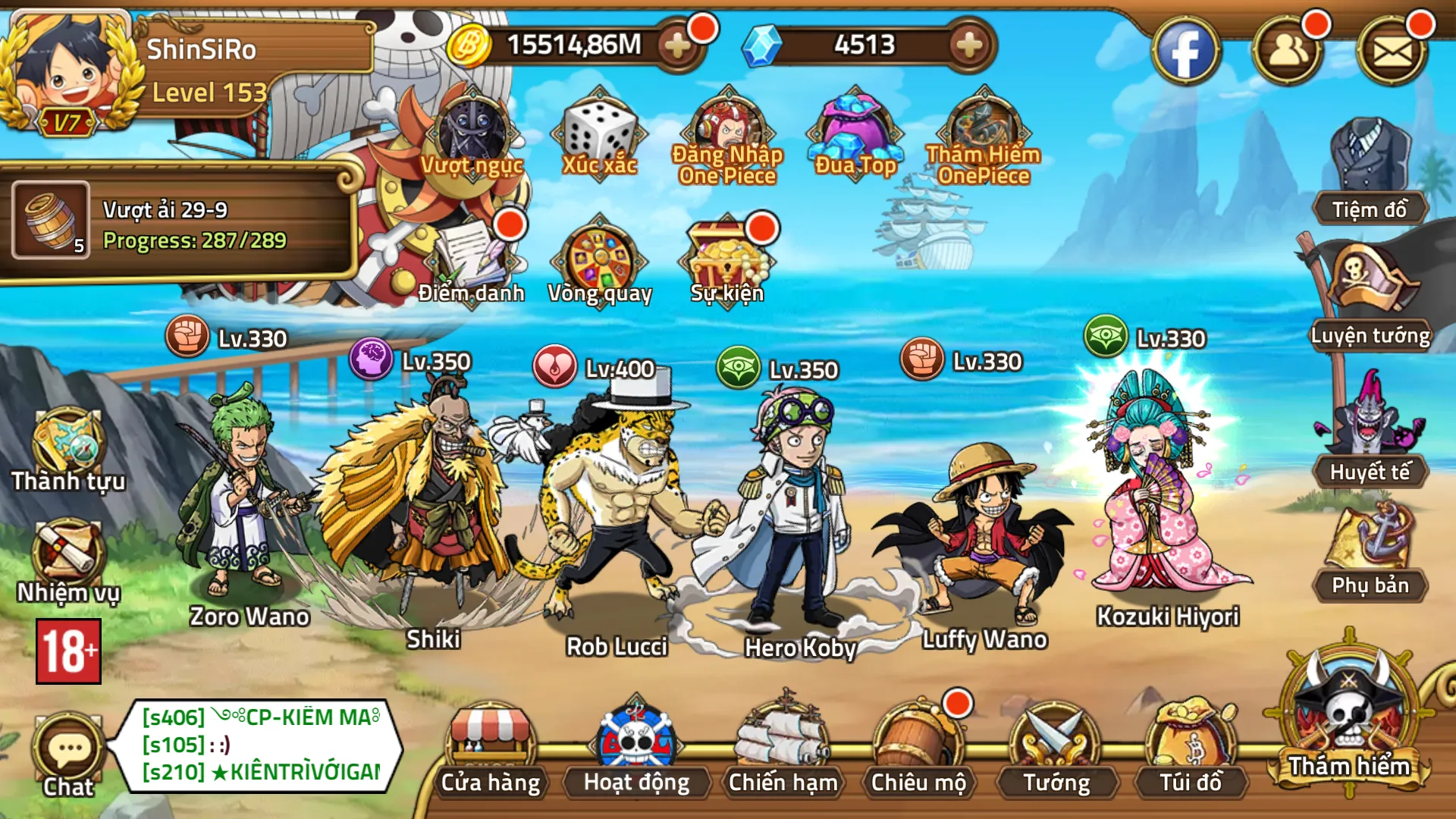The height and width of the screenshot is (819, 1456).
Task: Open the friends list icon
Action: click(1288, 52)
